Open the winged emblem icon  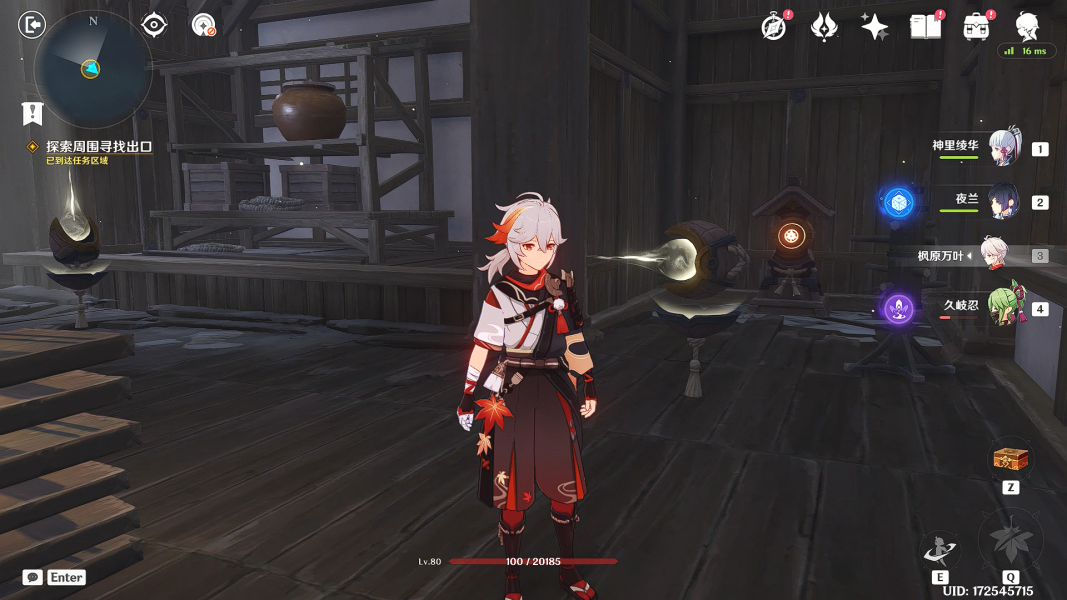(824, 27)
